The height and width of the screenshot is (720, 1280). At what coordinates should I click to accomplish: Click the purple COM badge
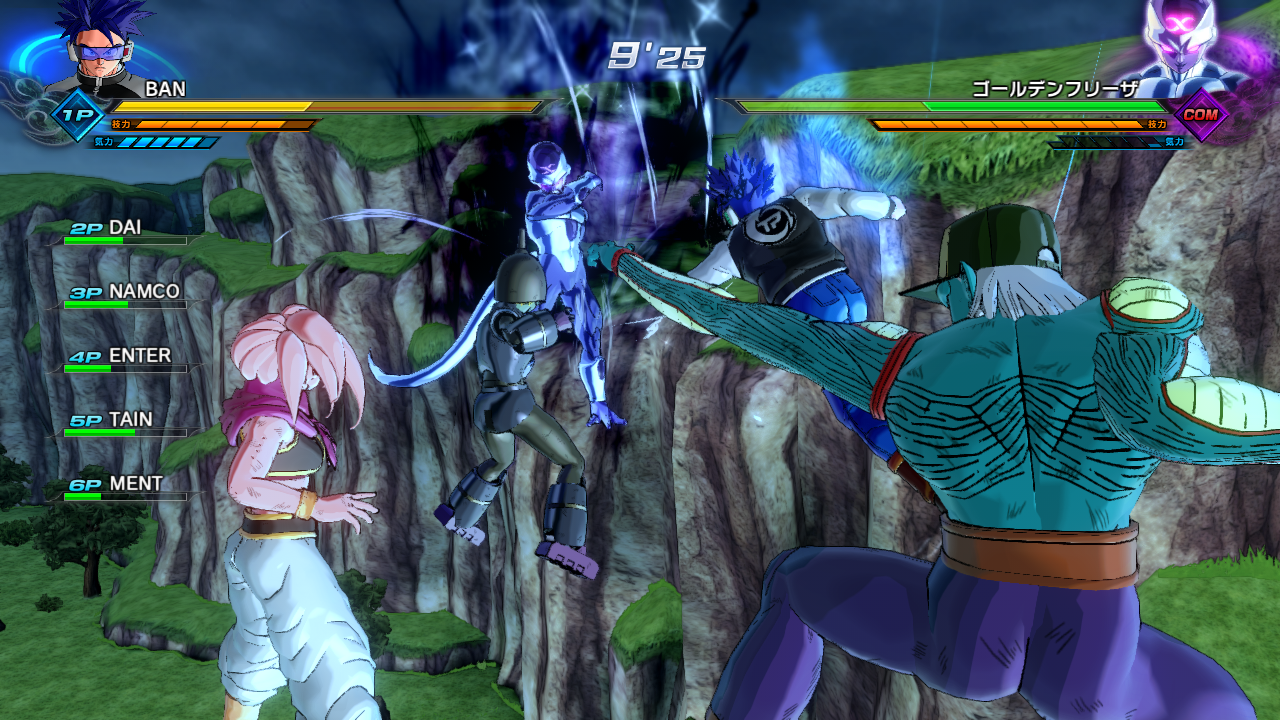coord(1199,115)
